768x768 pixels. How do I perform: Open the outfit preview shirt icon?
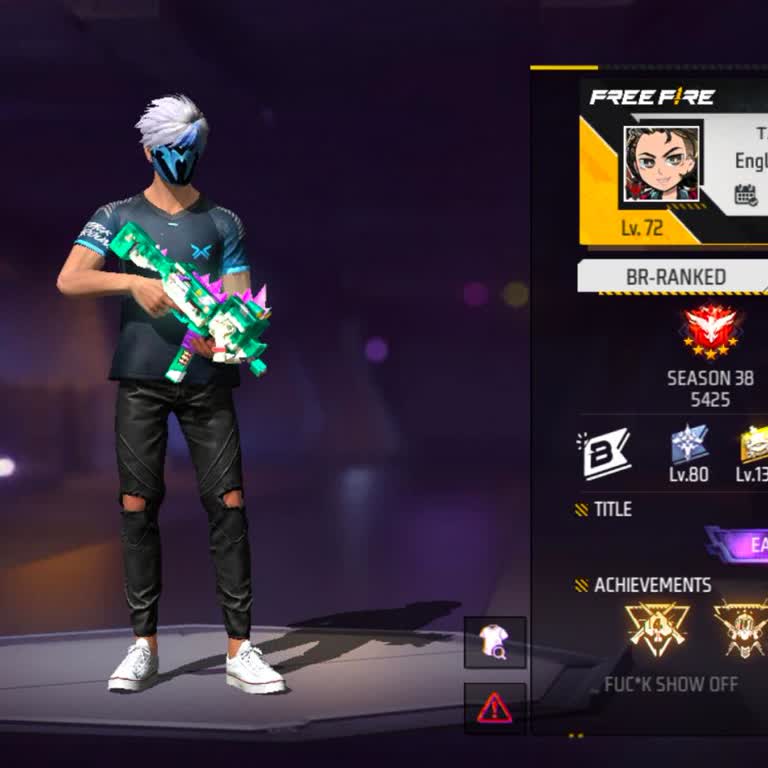[494, 642]
